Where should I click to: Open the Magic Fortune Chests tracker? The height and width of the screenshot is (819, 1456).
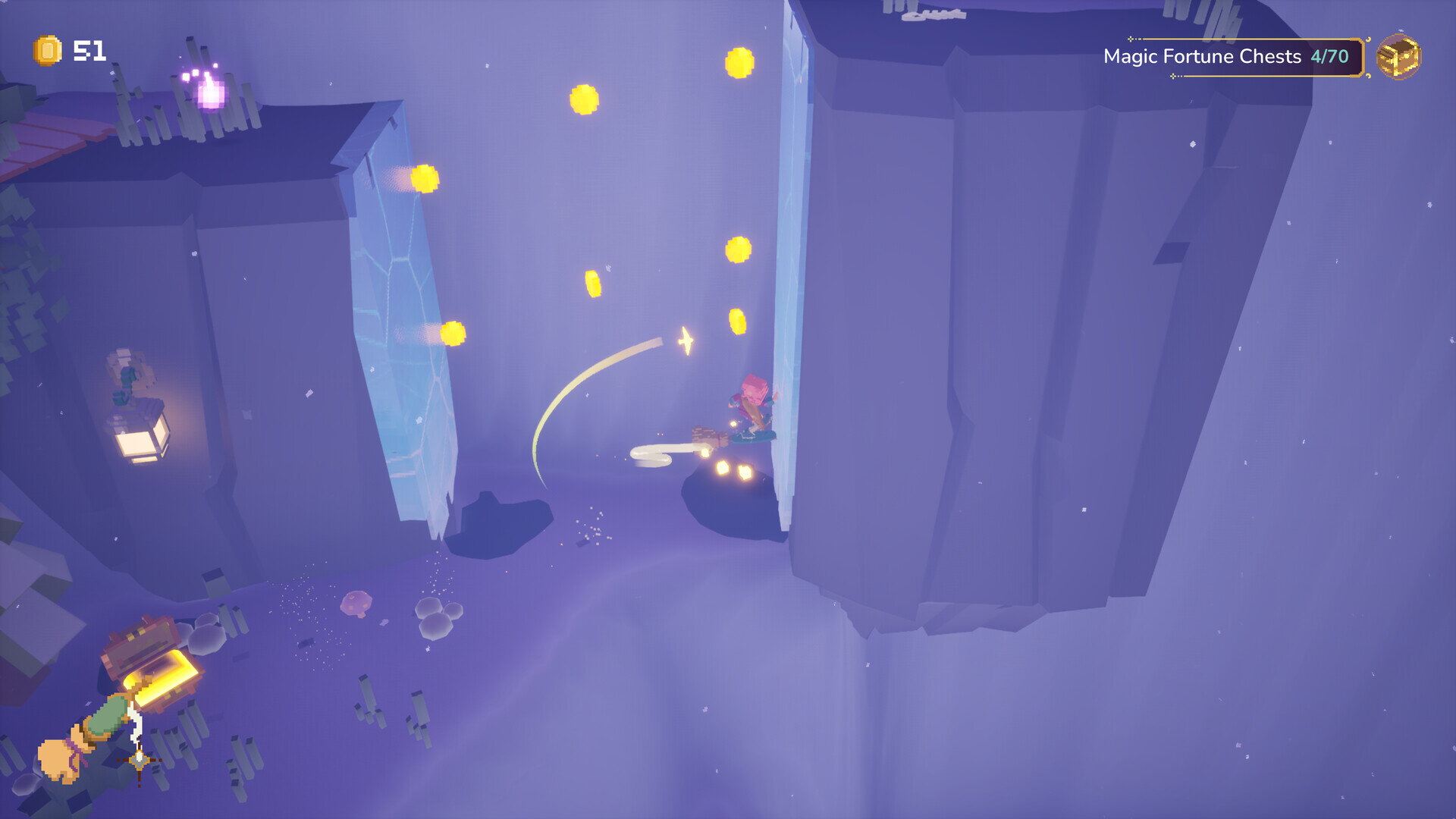pos(1227,57)
